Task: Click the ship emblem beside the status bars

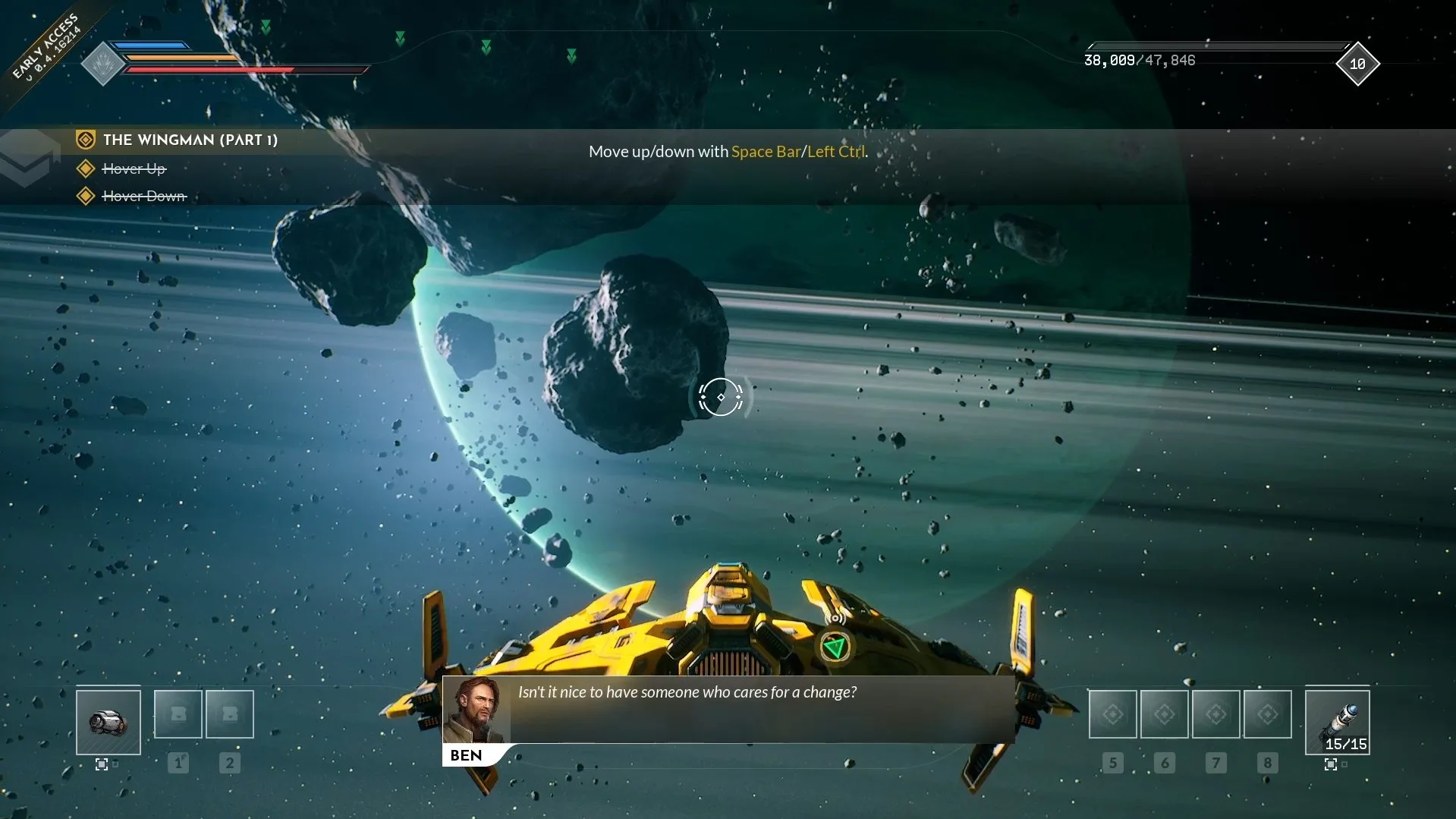Action: pyautogui.click(x=102, y=64)
